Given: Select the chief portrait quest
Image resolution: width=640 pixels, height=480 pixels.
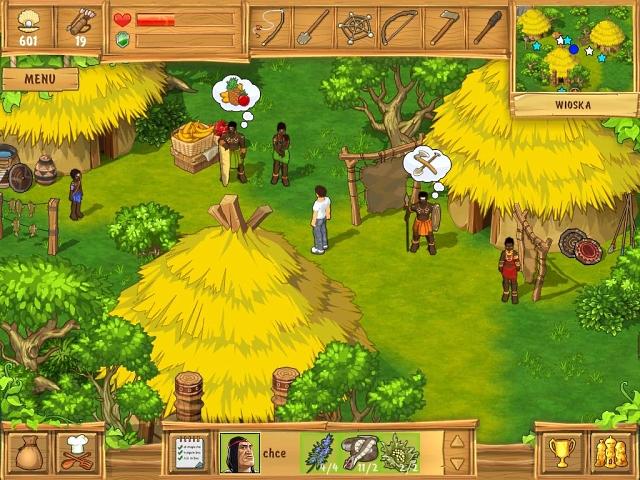Looking at the screenshot, I should pyautogui.click(x=239, y=452).
